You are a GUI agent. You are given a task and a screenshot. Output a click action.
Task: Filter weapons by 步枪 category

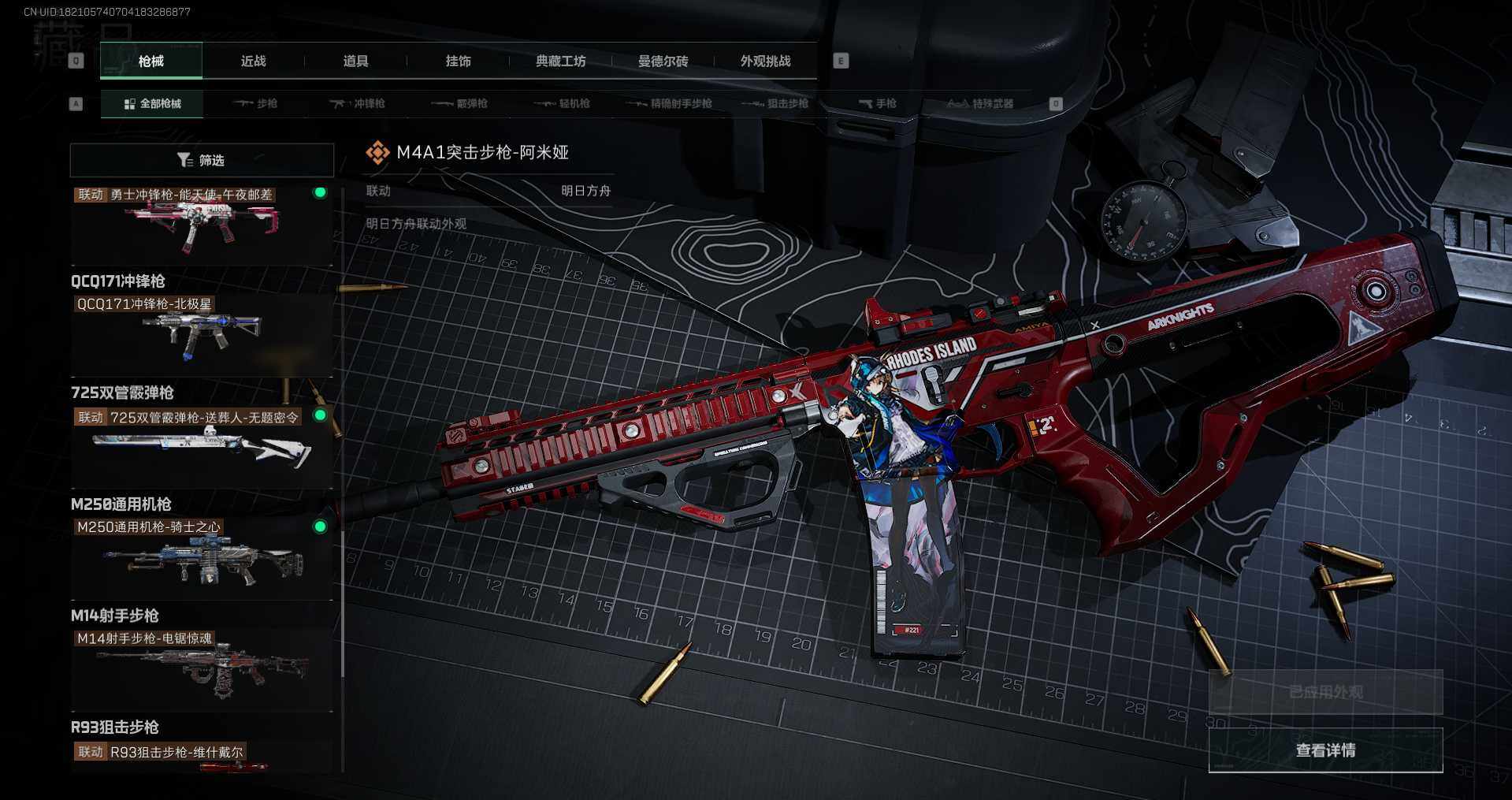tap(255, 104)
